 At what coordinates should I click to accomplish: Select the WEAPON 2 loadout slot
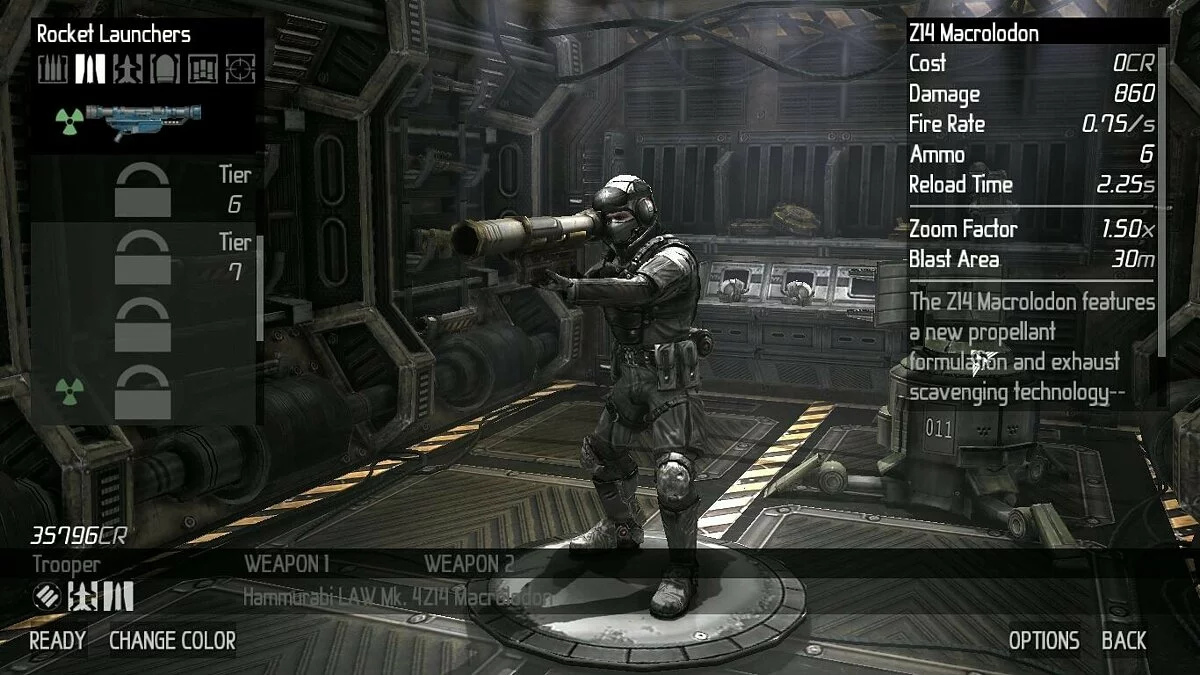coord(469,564)
